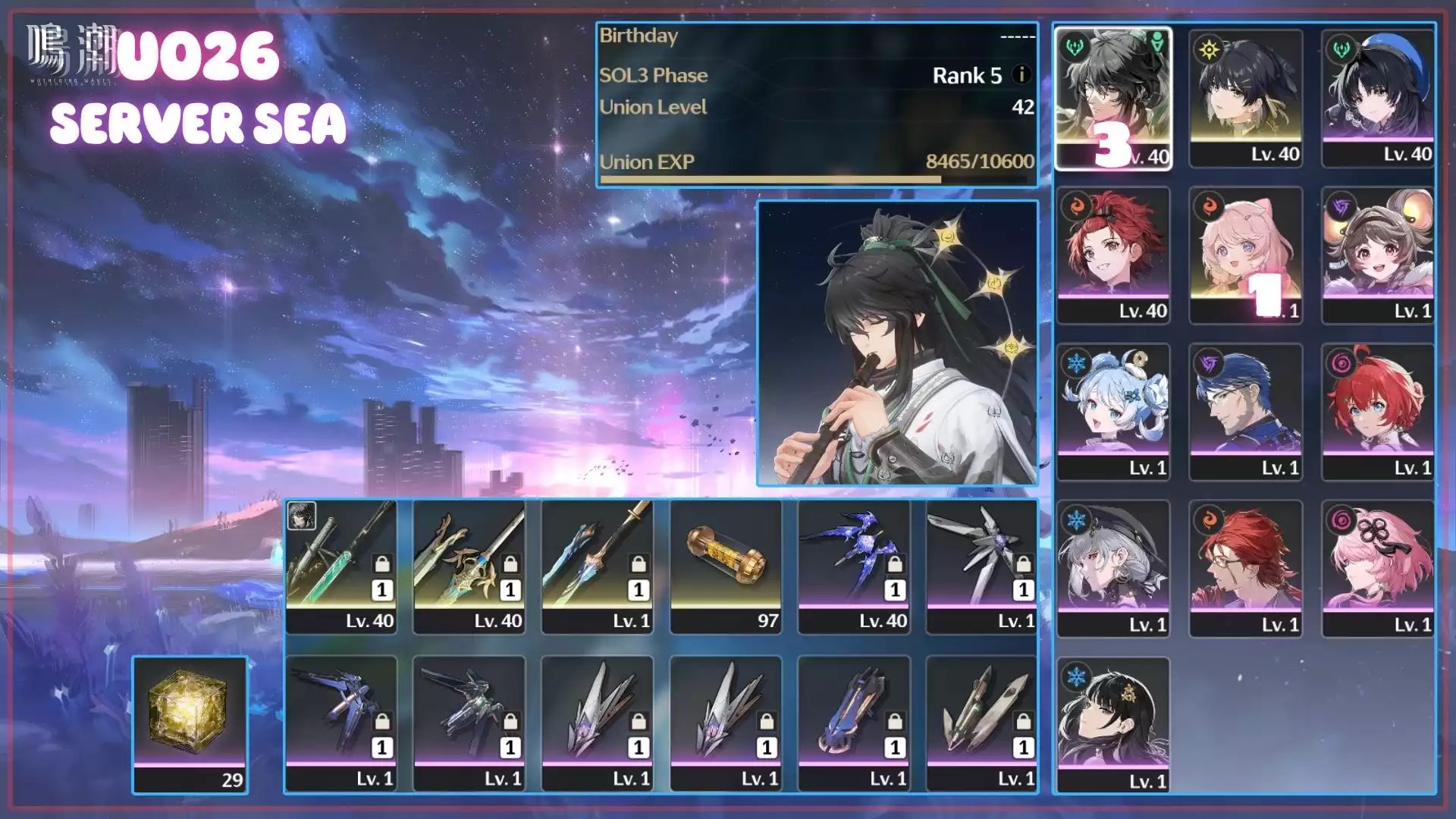Choose the golden ornate broadblade at Lv. 40

click(469, 565)
